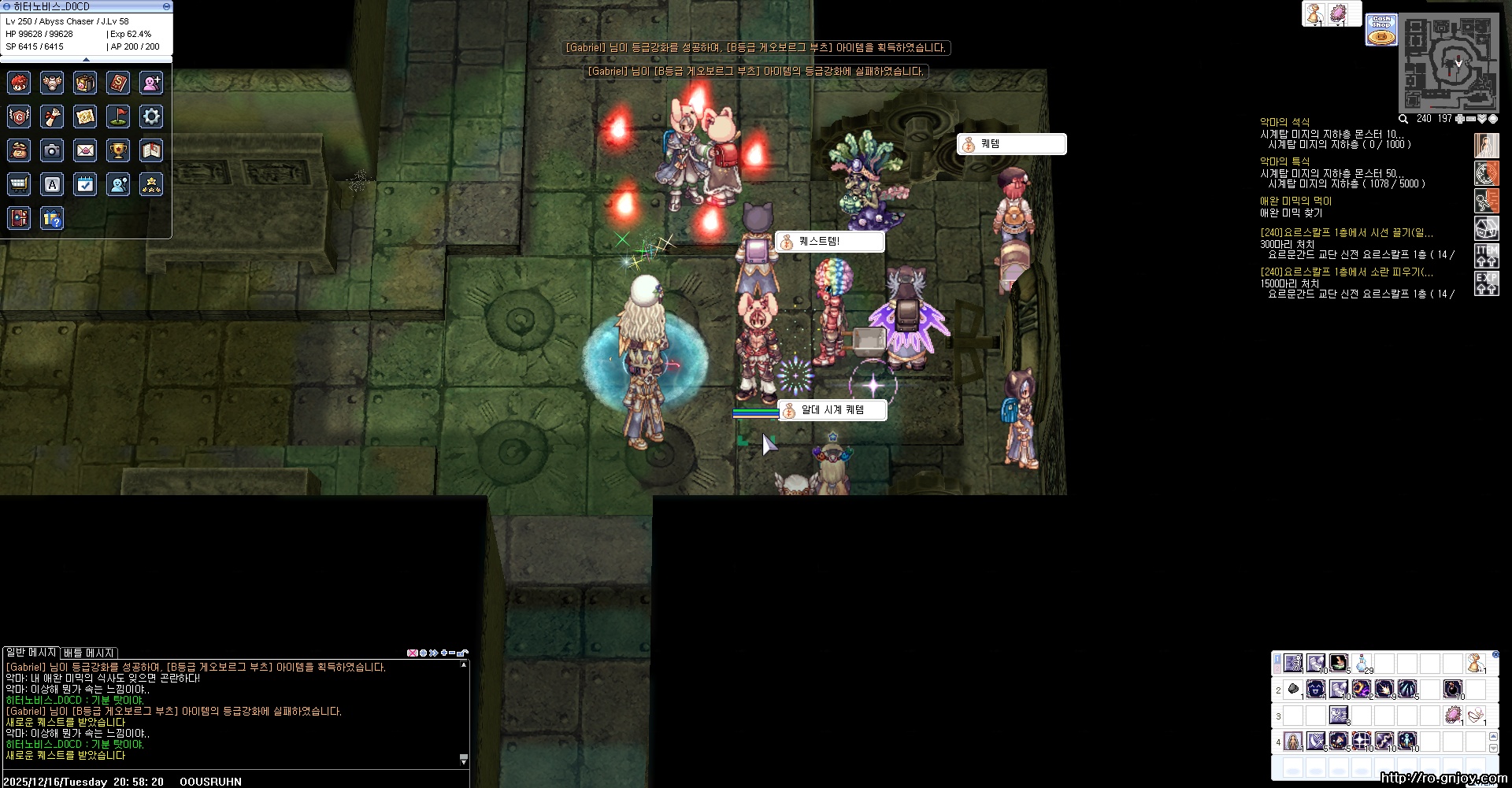
Task: Switch to the 배틀 메시지 chat tab
Action: [x=89, y=653]
